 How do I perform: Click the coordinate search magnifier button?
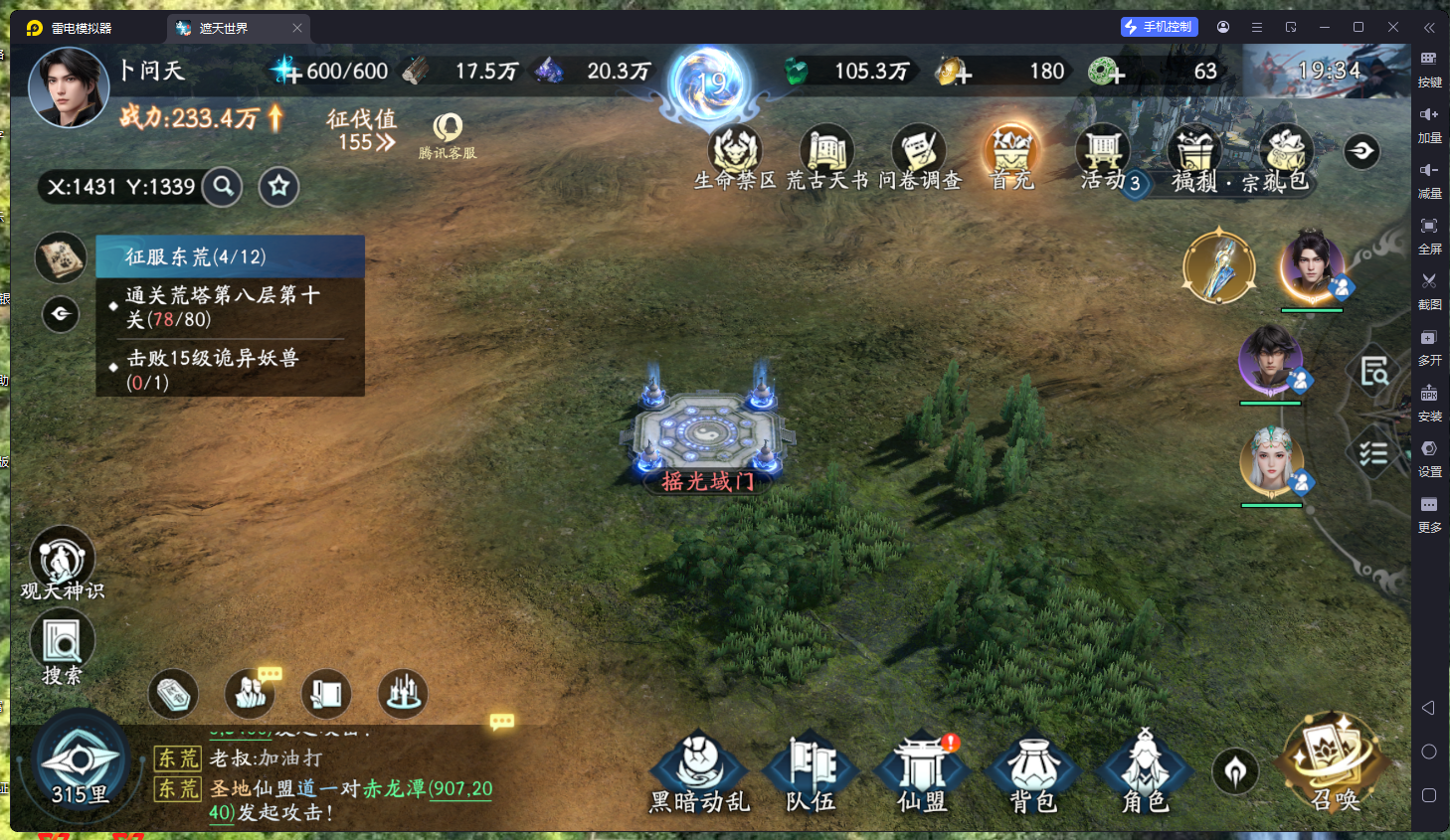pos(223,186)
